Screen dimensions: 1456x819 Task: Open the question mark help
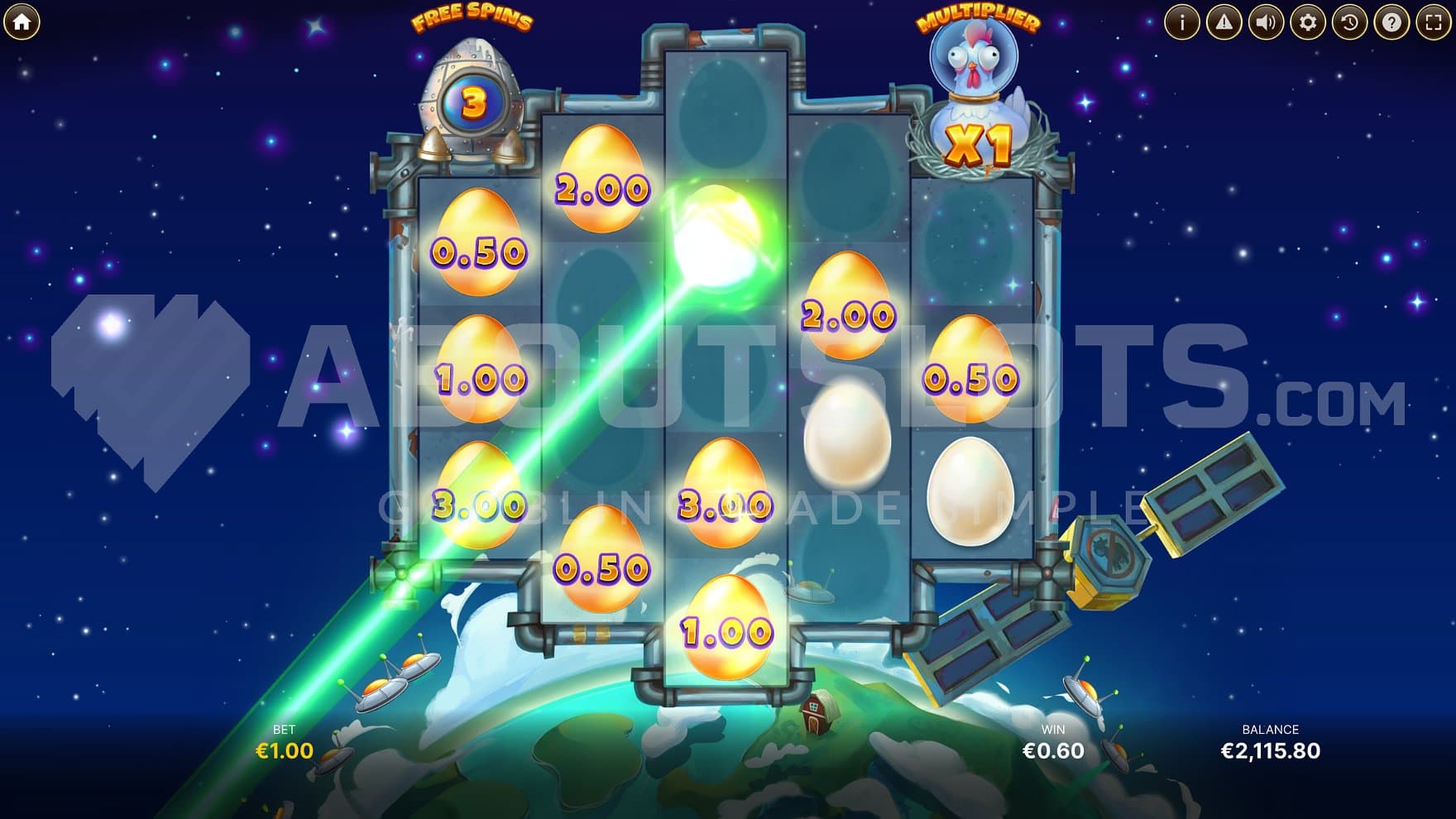pos(1391,22)
